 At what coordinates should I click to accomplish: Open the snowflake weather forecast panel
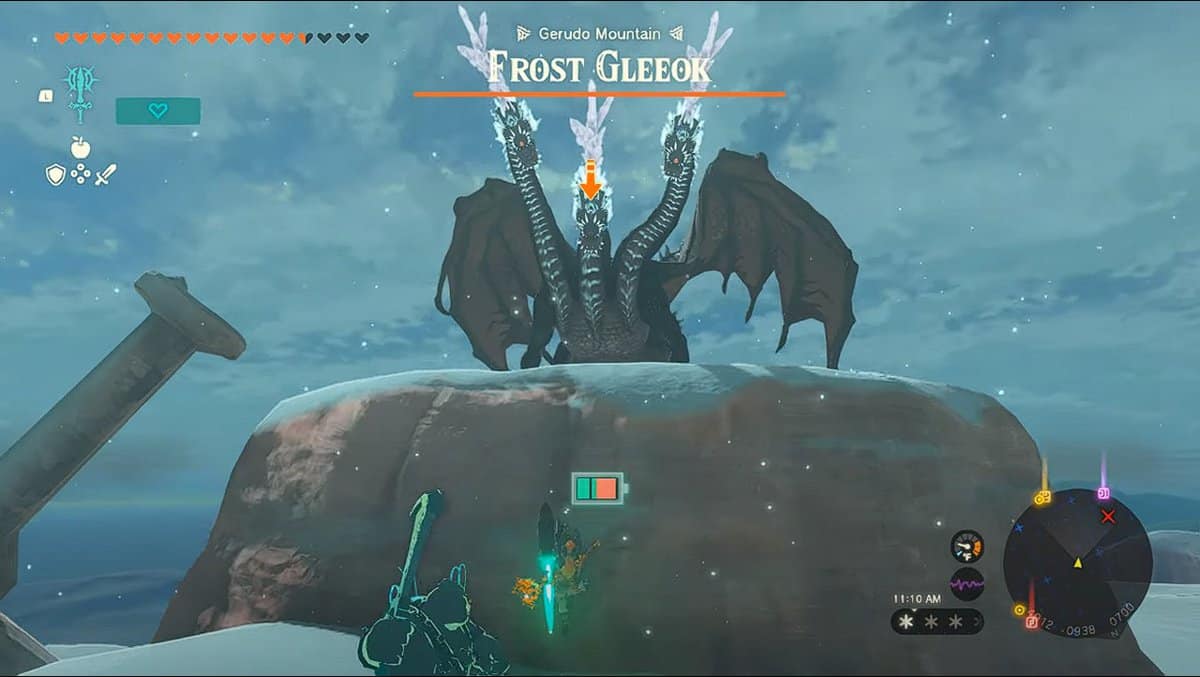[x=936, y=622]
